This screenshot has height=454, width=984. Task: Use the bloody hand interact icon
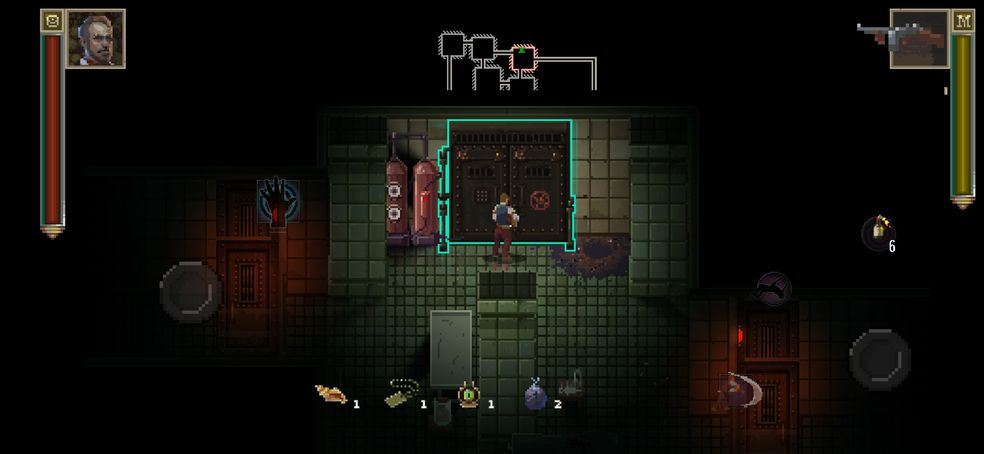pos(277,201)
